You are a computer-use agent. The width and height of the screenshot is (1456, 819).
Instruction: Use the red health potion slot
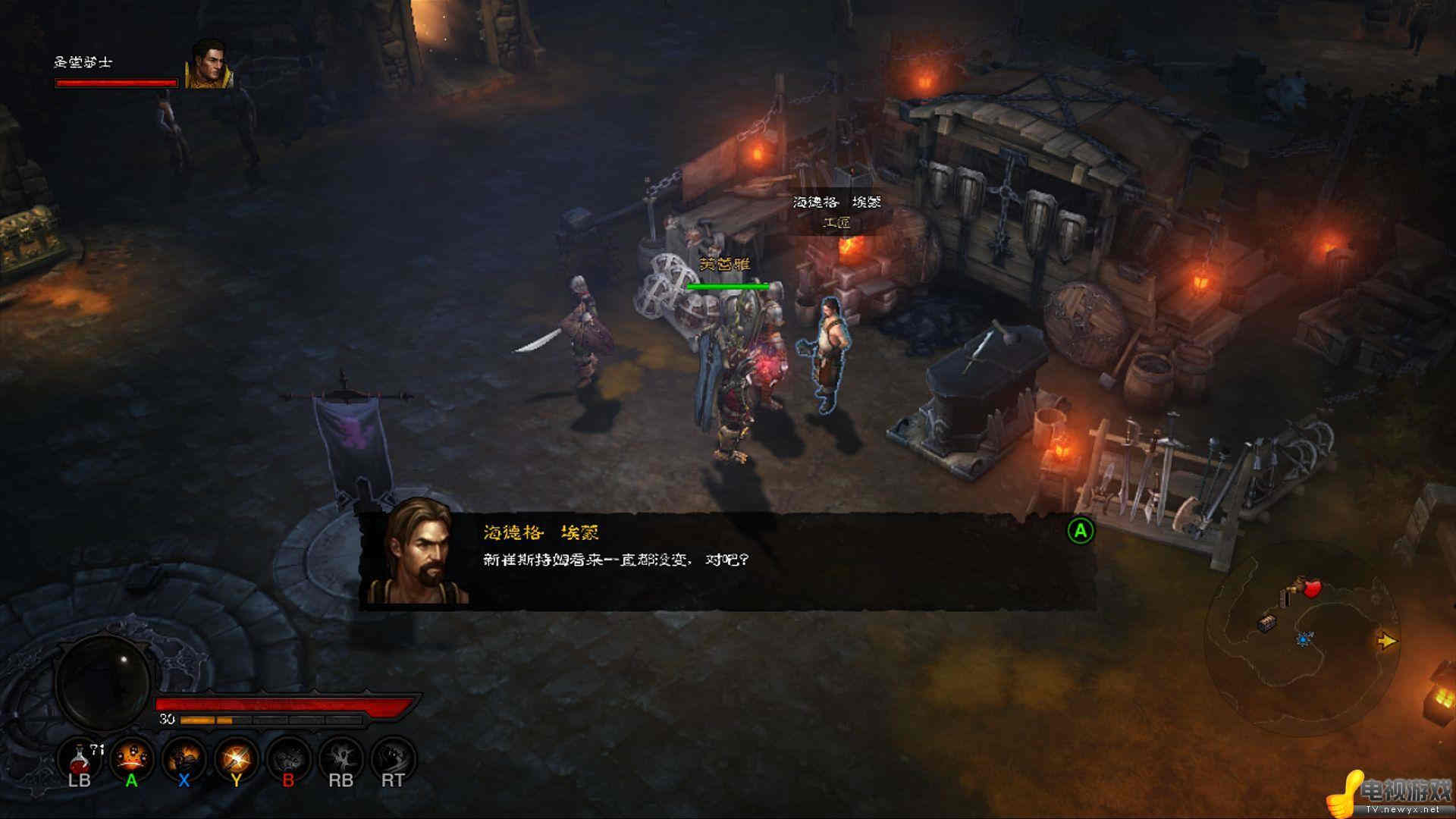(80, 758)
